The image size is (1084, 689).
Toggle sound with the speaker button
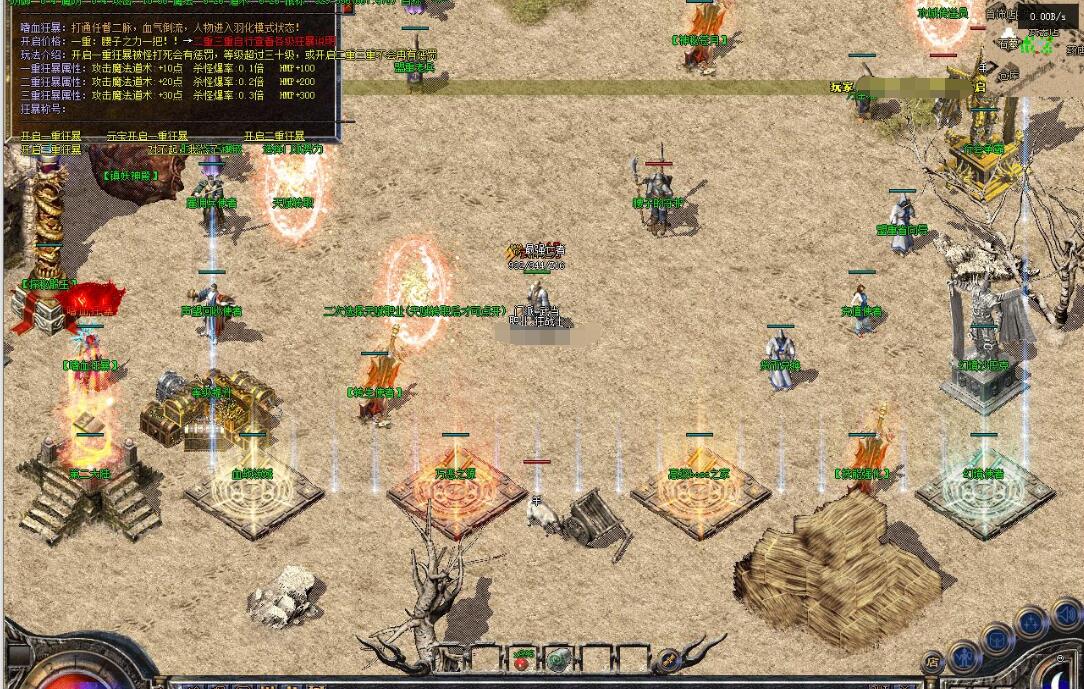[x=1066, y=612]
